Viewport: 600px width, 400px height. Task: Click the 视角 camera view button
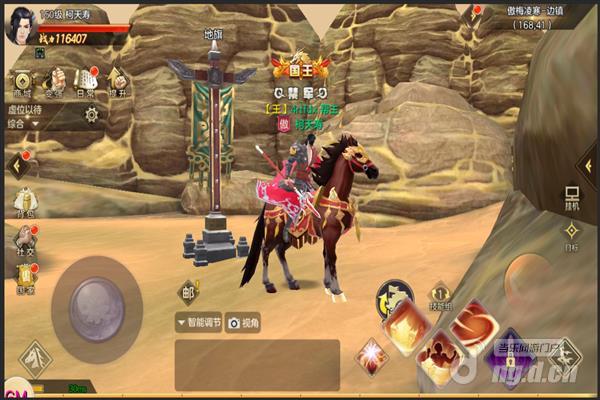pos(244,322)
